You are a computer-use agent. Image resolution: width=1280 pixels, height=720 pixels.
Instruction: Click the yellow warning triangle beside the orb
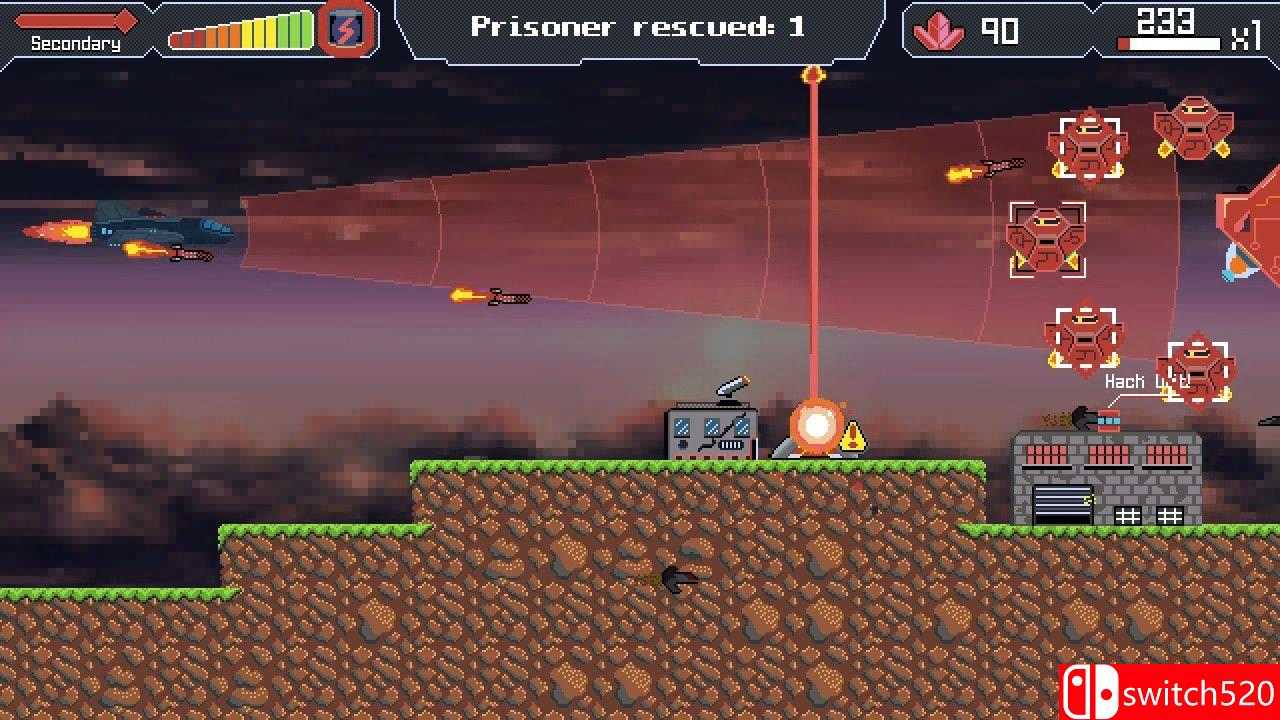(x=854, y=437)
